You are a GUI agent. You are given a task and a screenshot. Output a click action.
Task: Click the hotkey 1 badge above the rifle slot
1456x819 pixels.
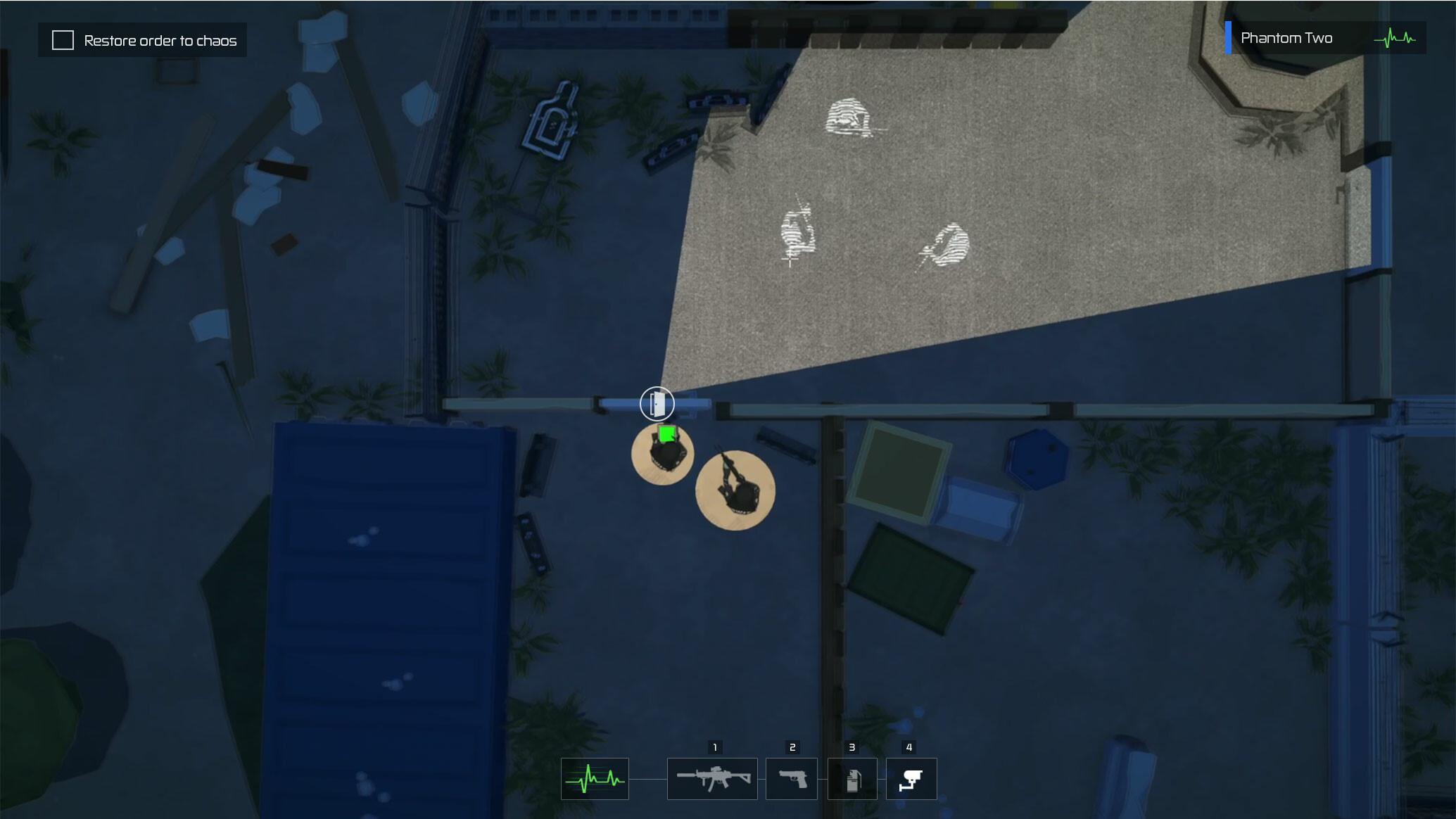tap(715, 748)
